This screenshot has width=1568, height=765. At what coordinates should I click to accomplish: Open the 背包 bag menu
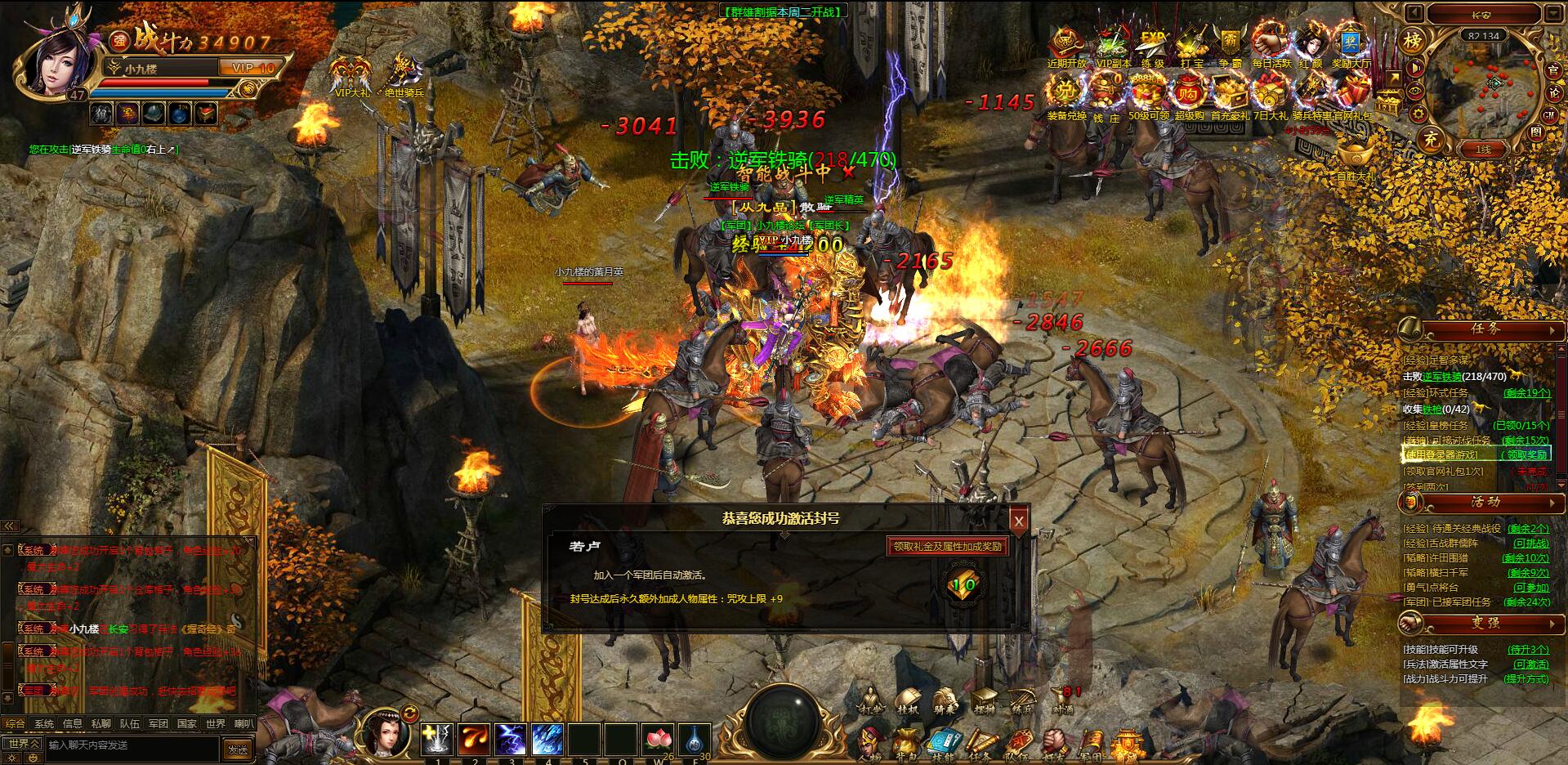pyautogui.click(x=906, y=745)
